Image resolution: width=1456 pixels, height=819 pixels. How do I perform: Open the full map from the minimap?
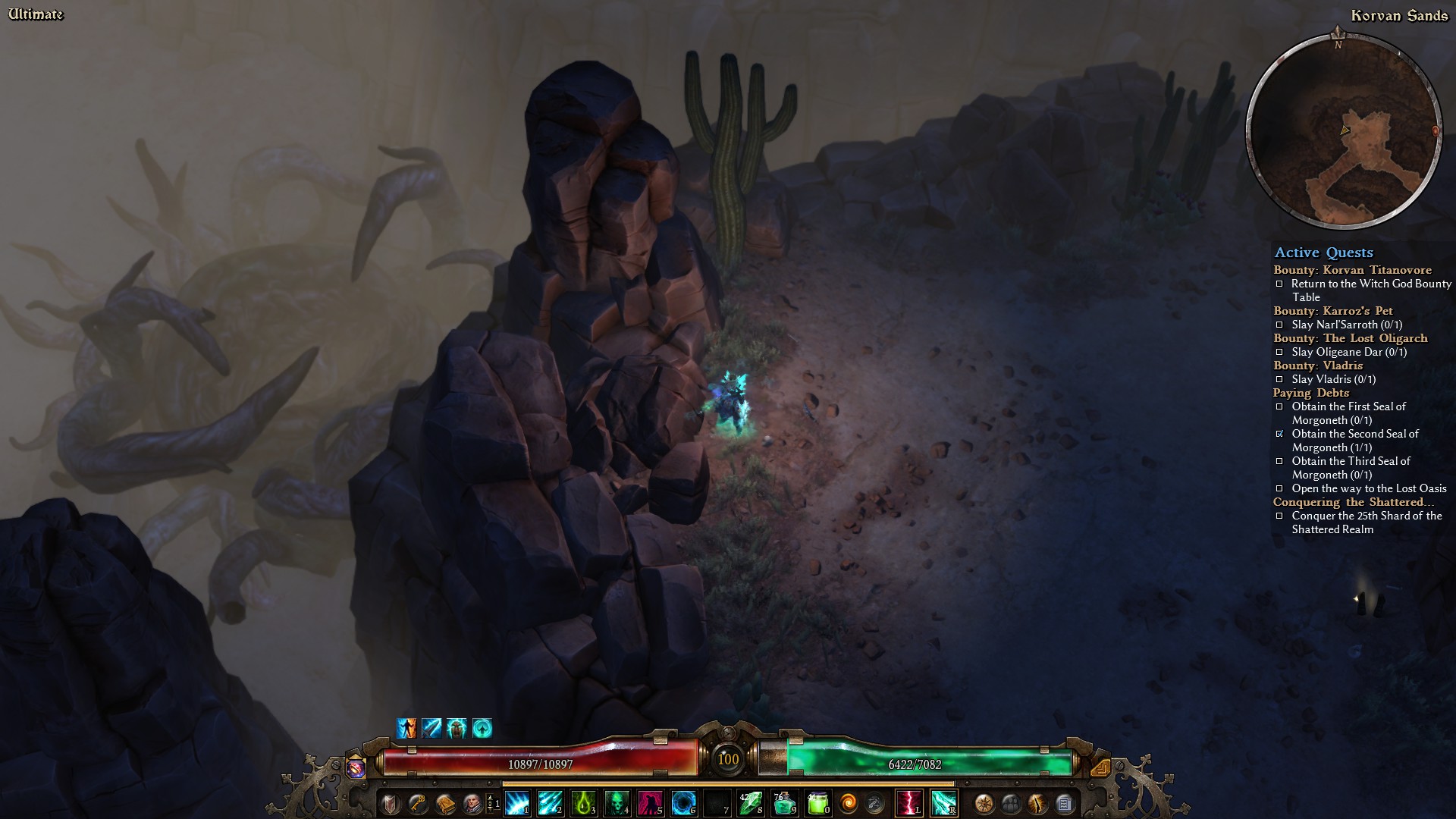[x=1344, y=130]
